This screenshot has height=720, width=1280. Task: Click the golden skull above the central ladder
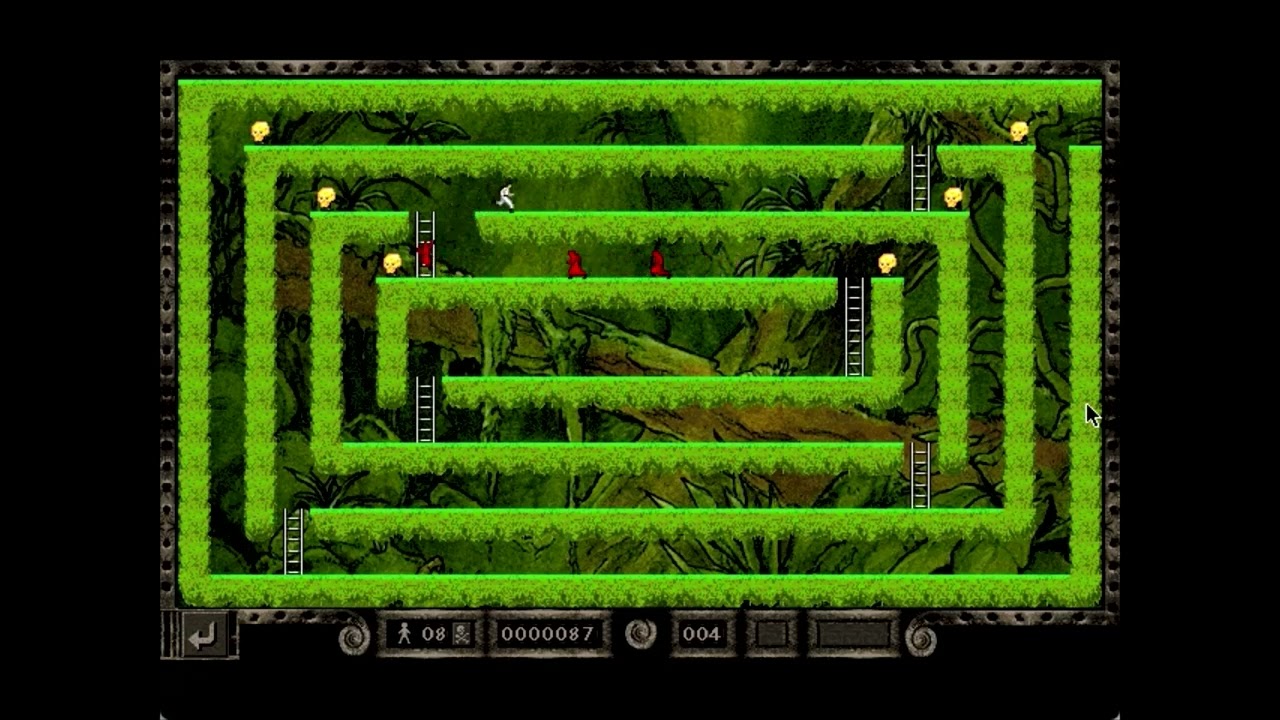(x=885, y=261)
